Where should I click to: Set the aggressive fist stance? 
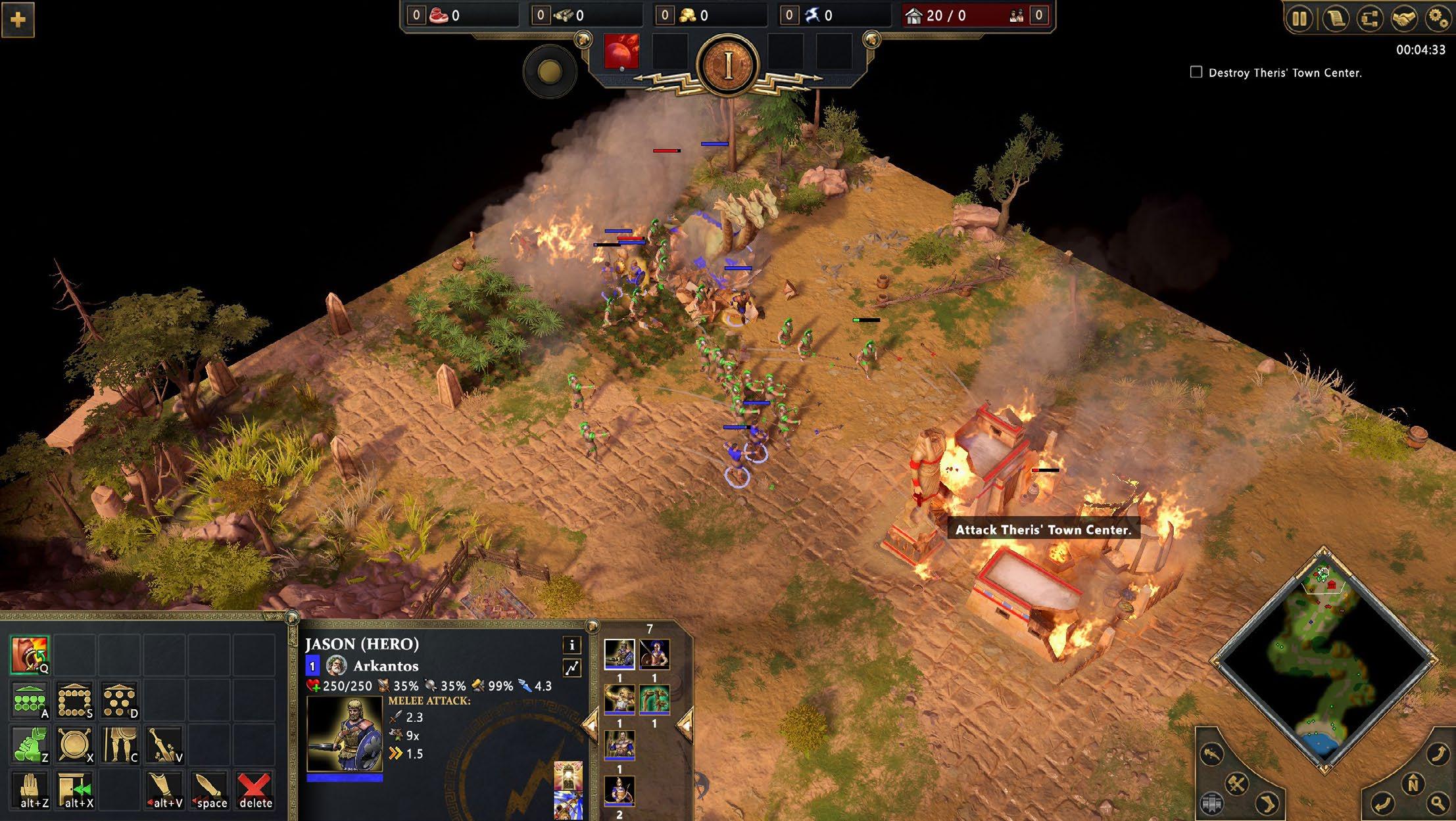click(x=29, y=745)
